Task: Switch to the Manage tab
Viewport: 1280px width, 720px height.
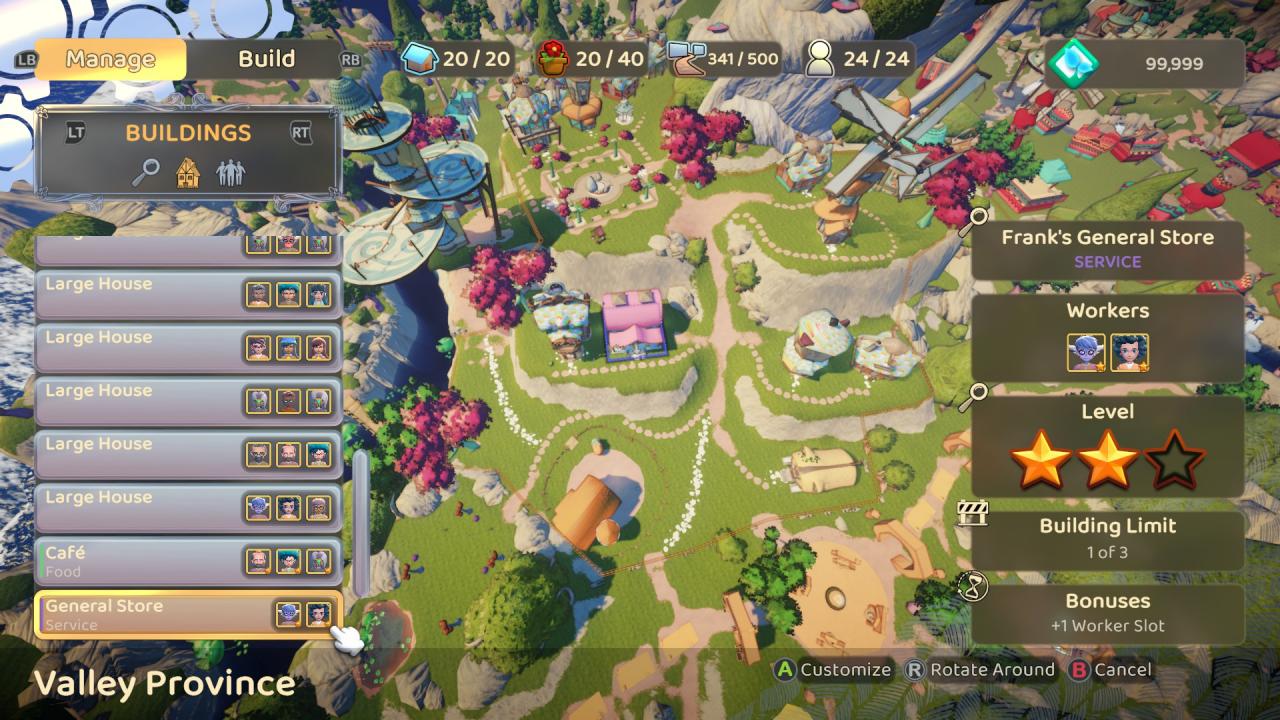Action: pyautogui.click(x=110, y=59)
